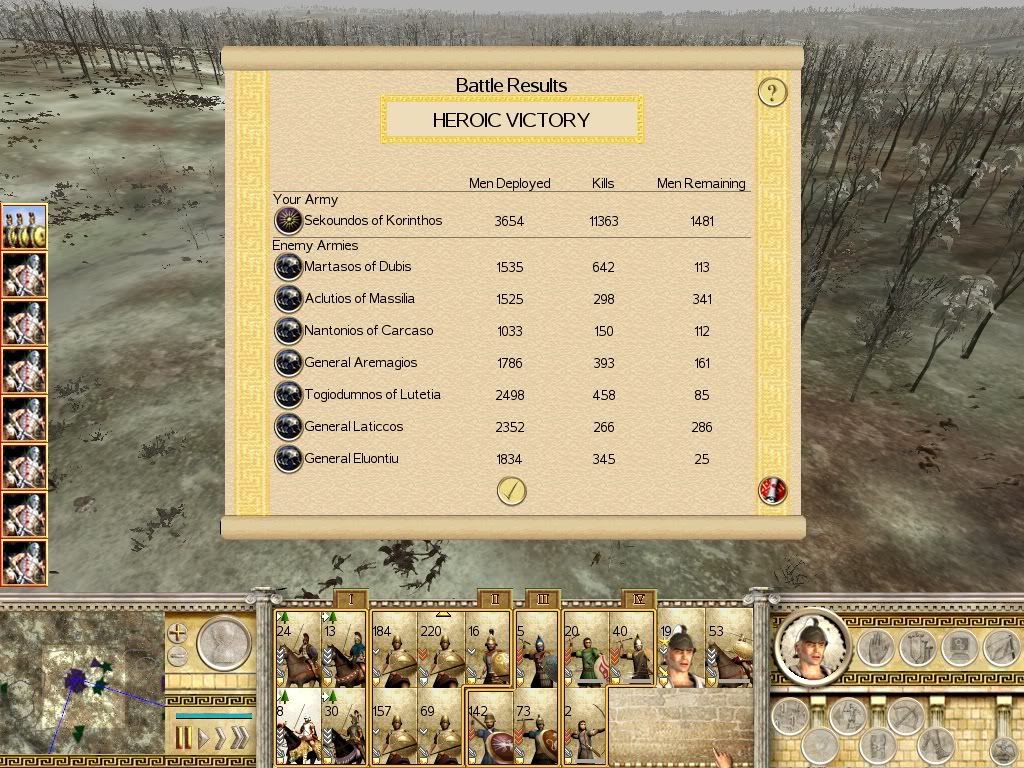The width and height of the screenshot is (1024, 768).
Task: Zoom out the minimap with minus button
Action: pos(177,657)
